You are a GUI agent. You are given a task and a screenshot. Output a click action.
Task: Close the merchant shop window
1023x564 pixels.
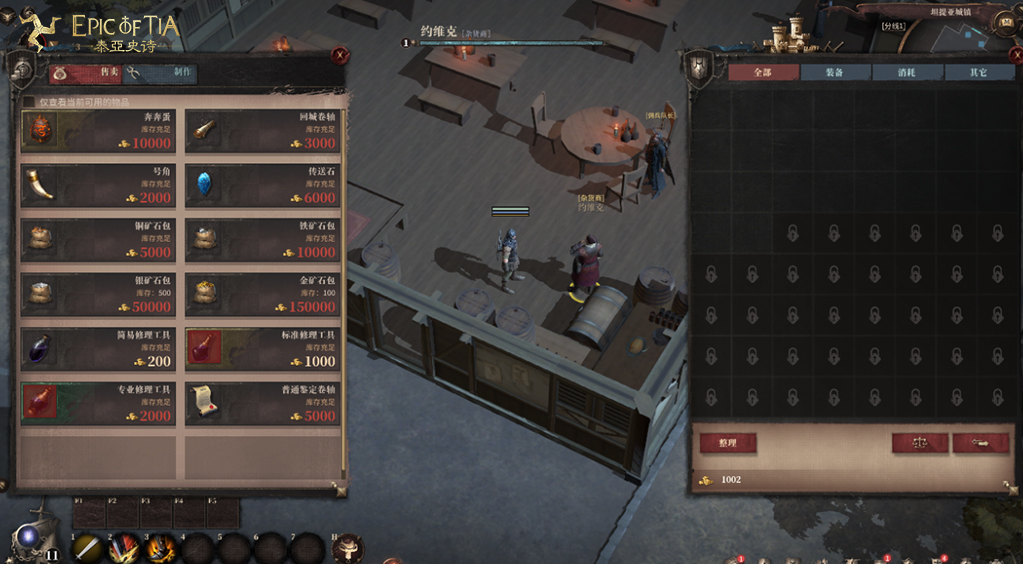pos(340,56)
